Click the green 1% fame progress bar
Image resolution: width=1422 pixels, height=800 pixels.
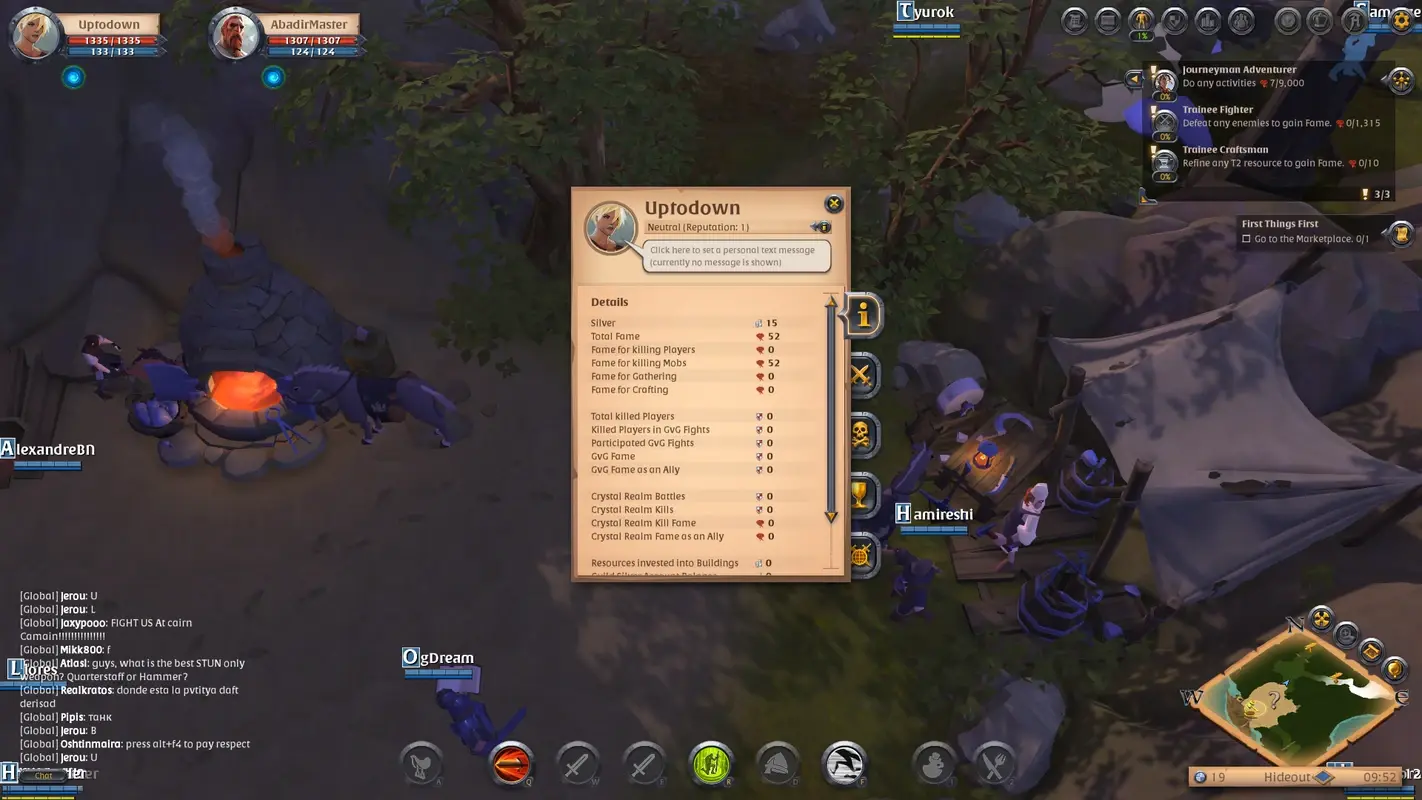pos(1140,36)
